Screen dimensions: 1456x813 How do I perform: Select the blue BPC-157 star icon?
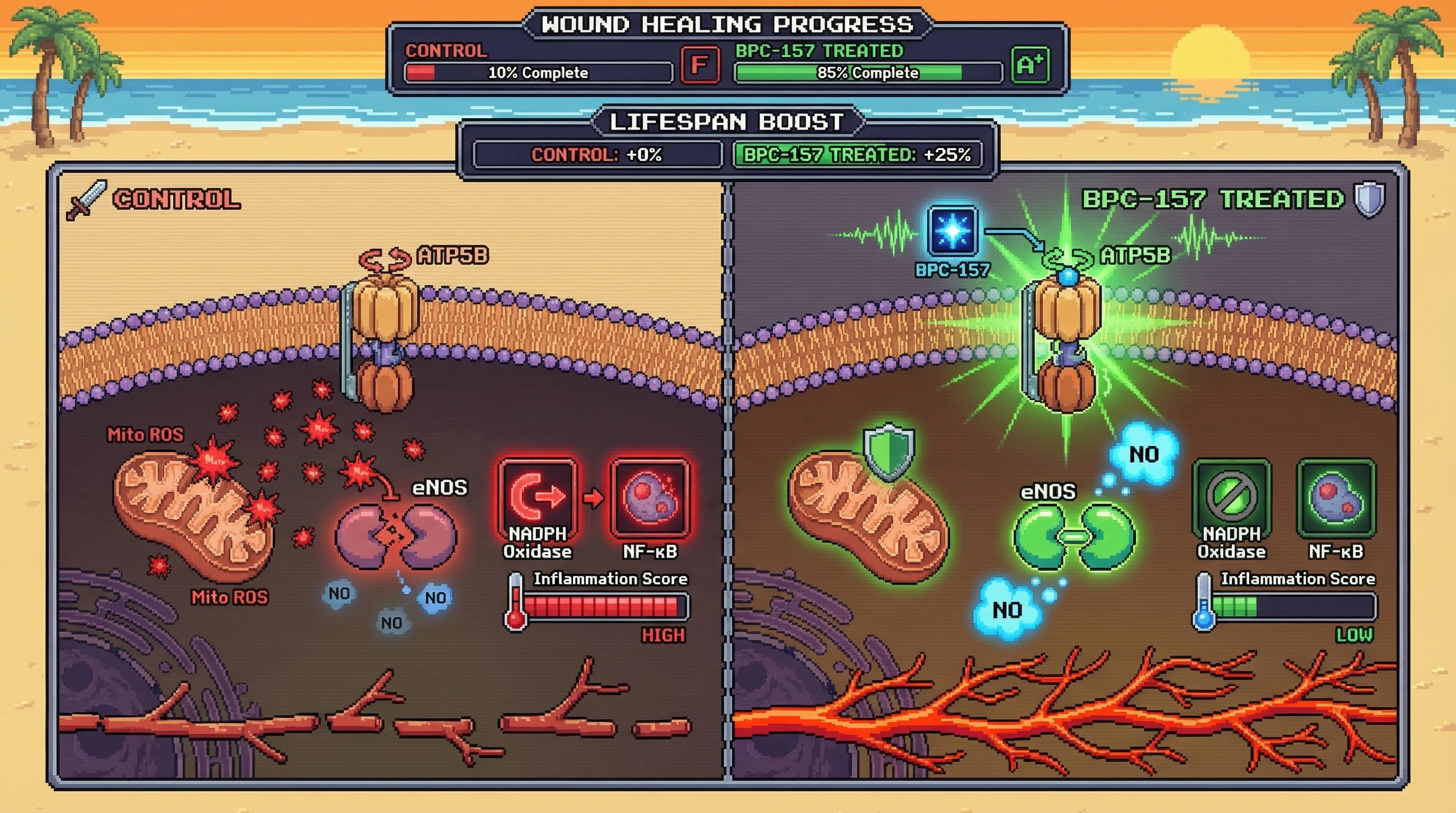click(952, 231)
